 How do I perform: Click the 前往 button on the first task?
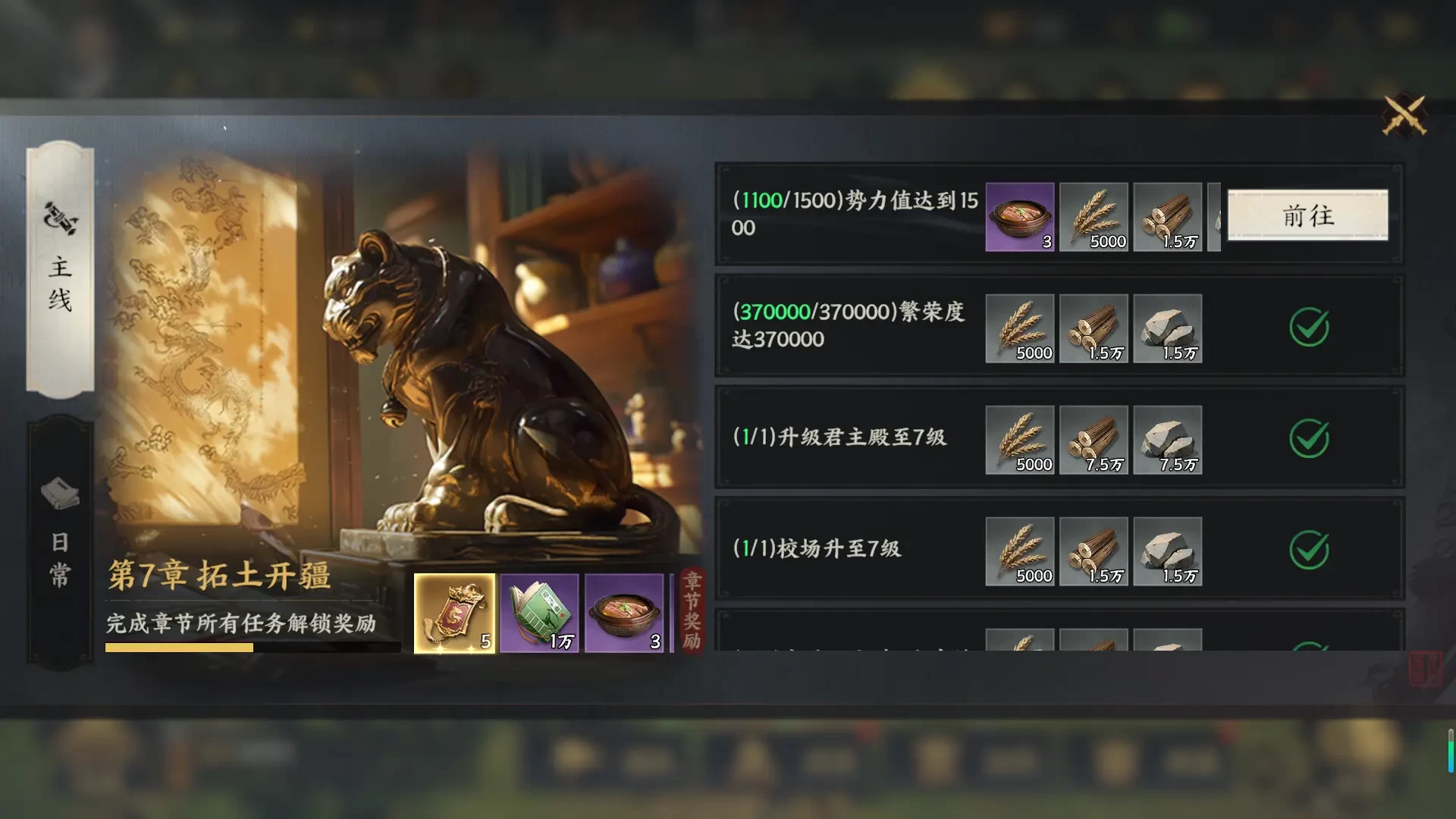1307,217
